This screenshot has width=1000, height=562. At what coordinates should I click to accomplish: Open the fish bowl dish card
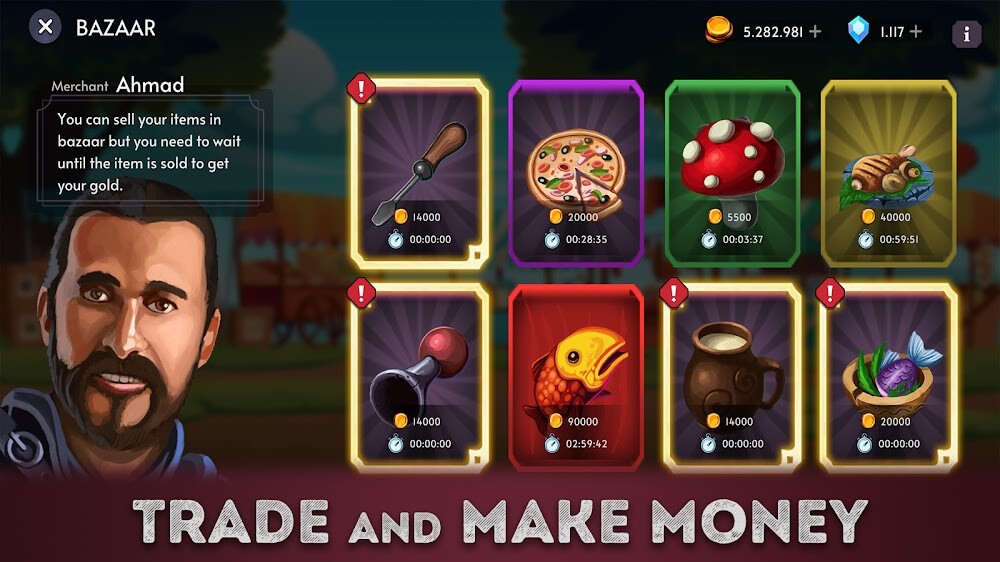(888, 377)
